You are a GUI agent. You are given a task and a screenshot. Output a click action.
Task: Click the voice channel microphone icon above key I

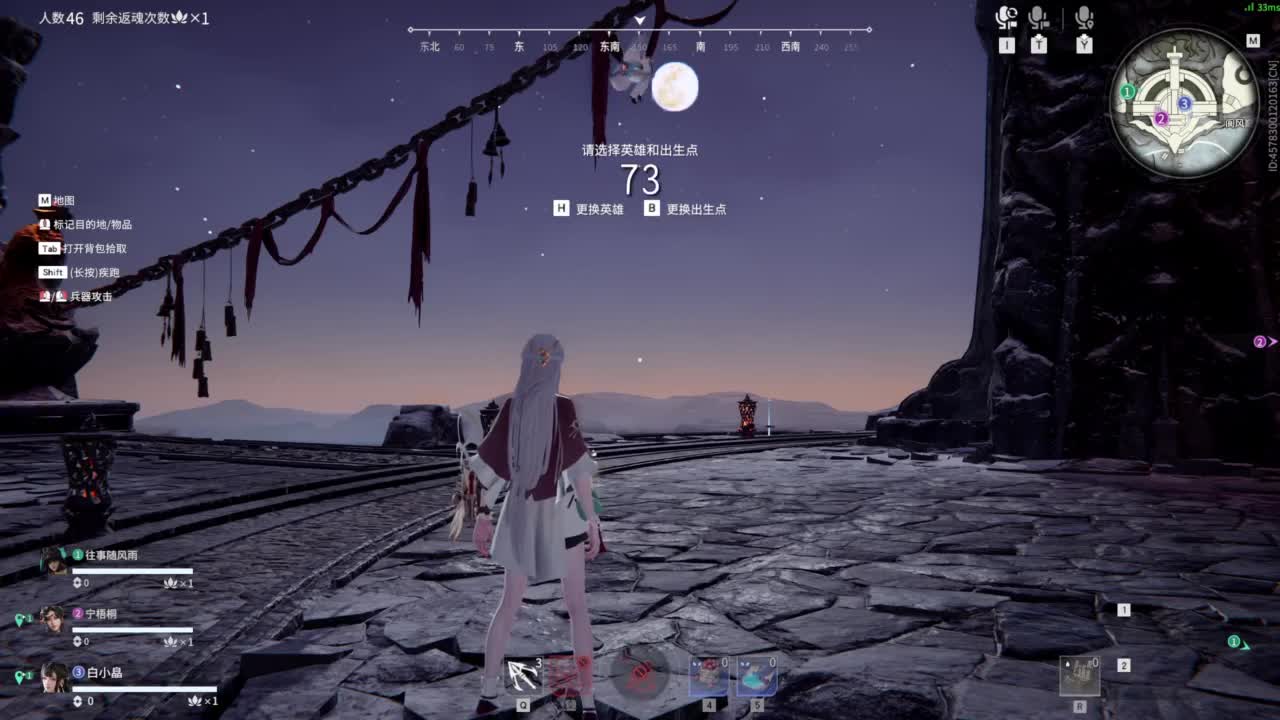(x=1006, y=15)
